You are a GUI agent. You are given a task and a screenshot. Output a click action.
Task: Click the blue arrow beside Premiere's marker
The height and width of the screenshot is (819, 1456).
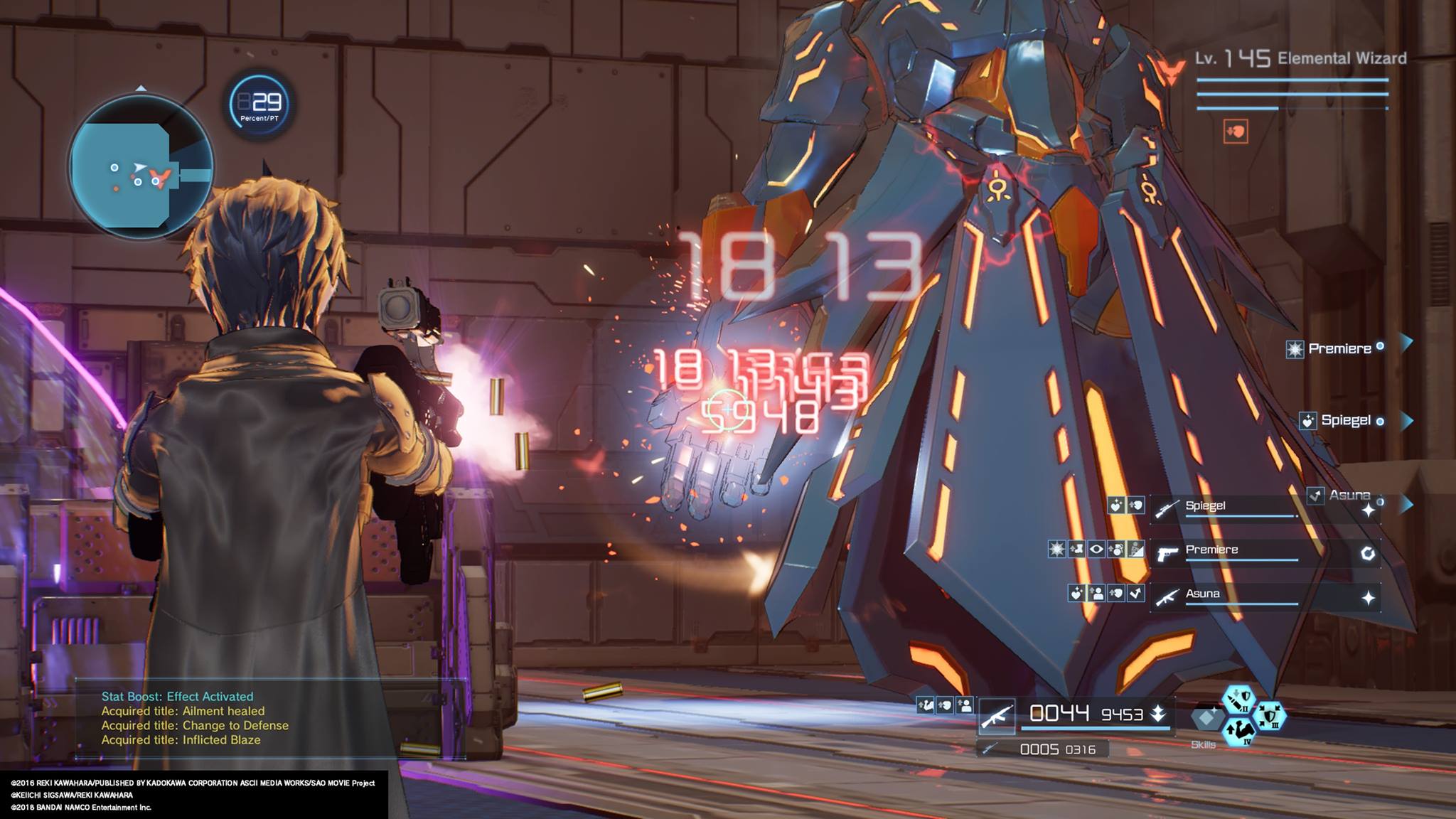(x=1406, y=343)
